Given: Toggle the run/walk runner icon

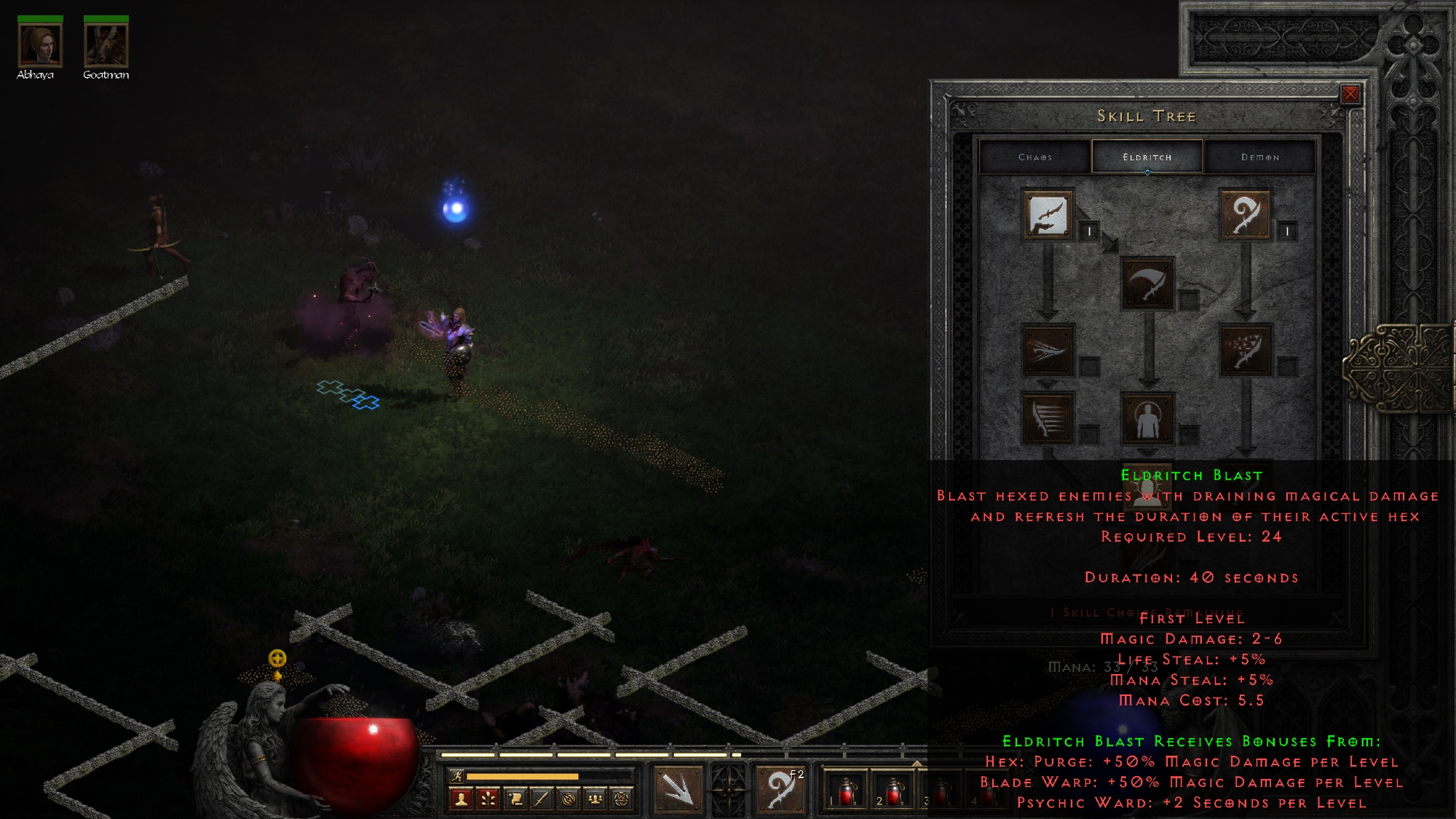Looking at the screenshot, I should (456, 776).
